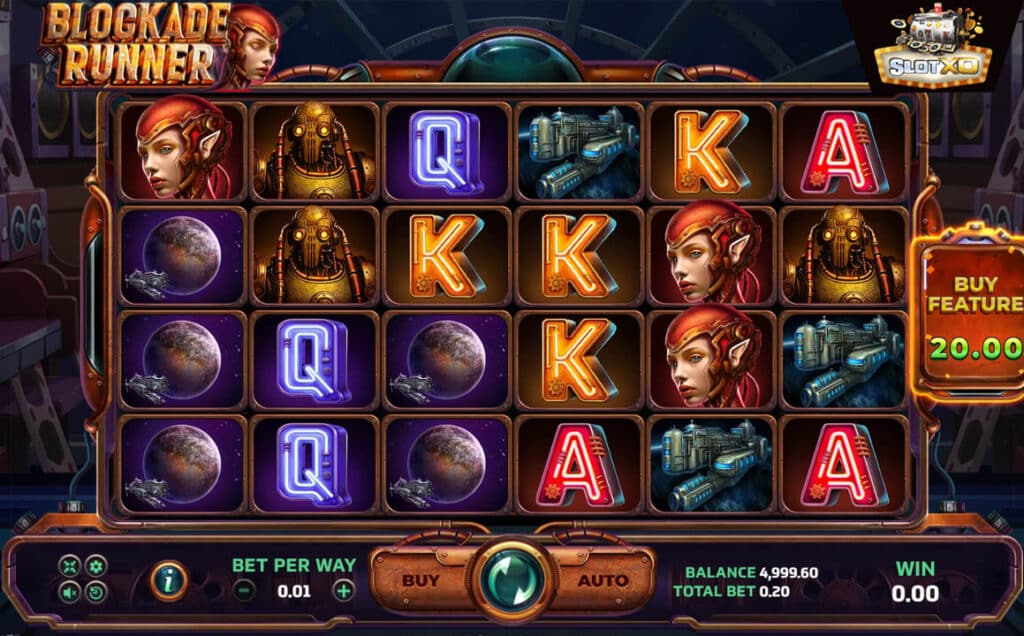The width and height of the screenshot is (1024, 636).
Task: Activate AUTO spin mode
Action: pyautogui.click(x=604, y=580)
